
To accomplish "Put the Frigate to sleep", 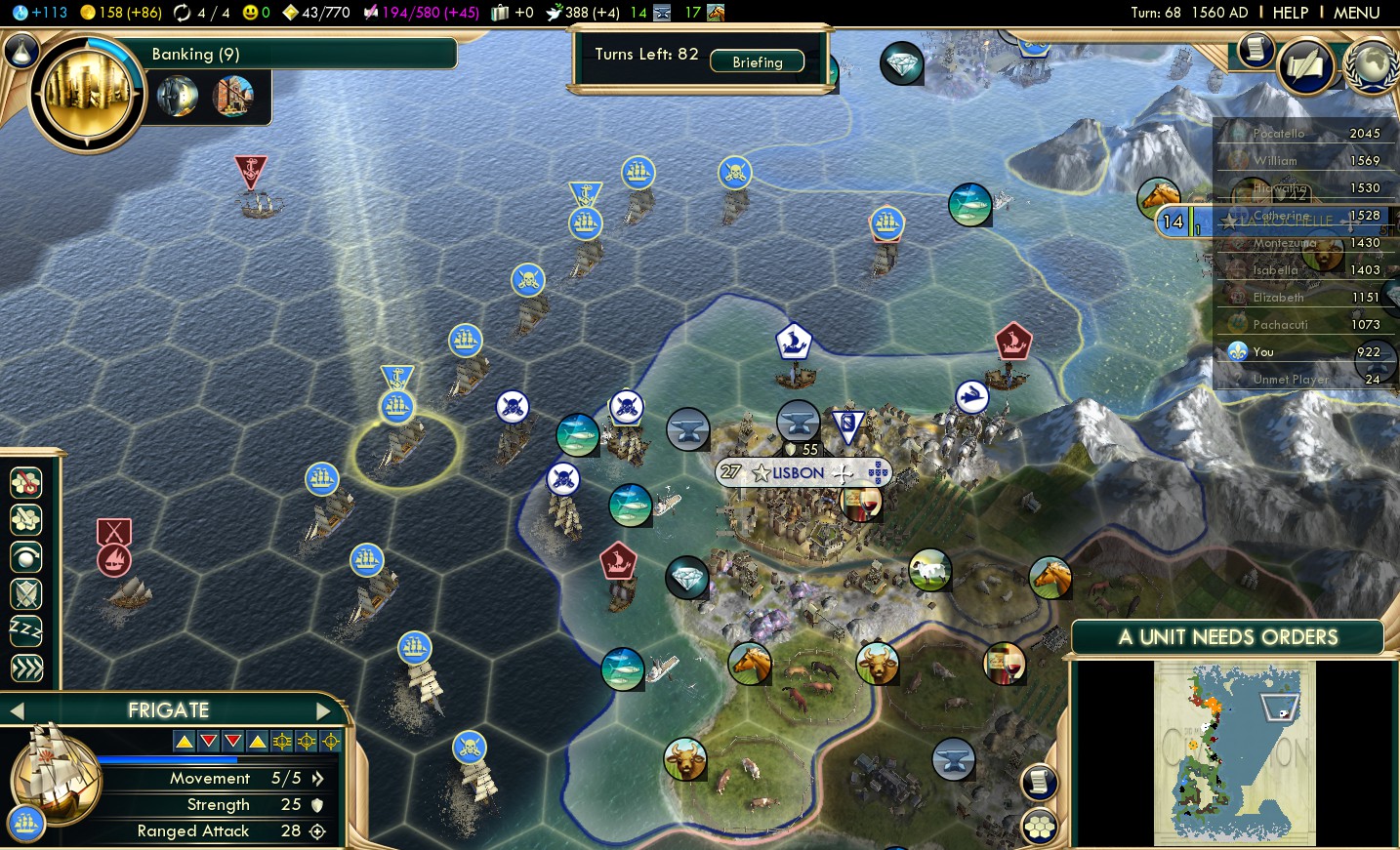I will click(x=26, y=631).
